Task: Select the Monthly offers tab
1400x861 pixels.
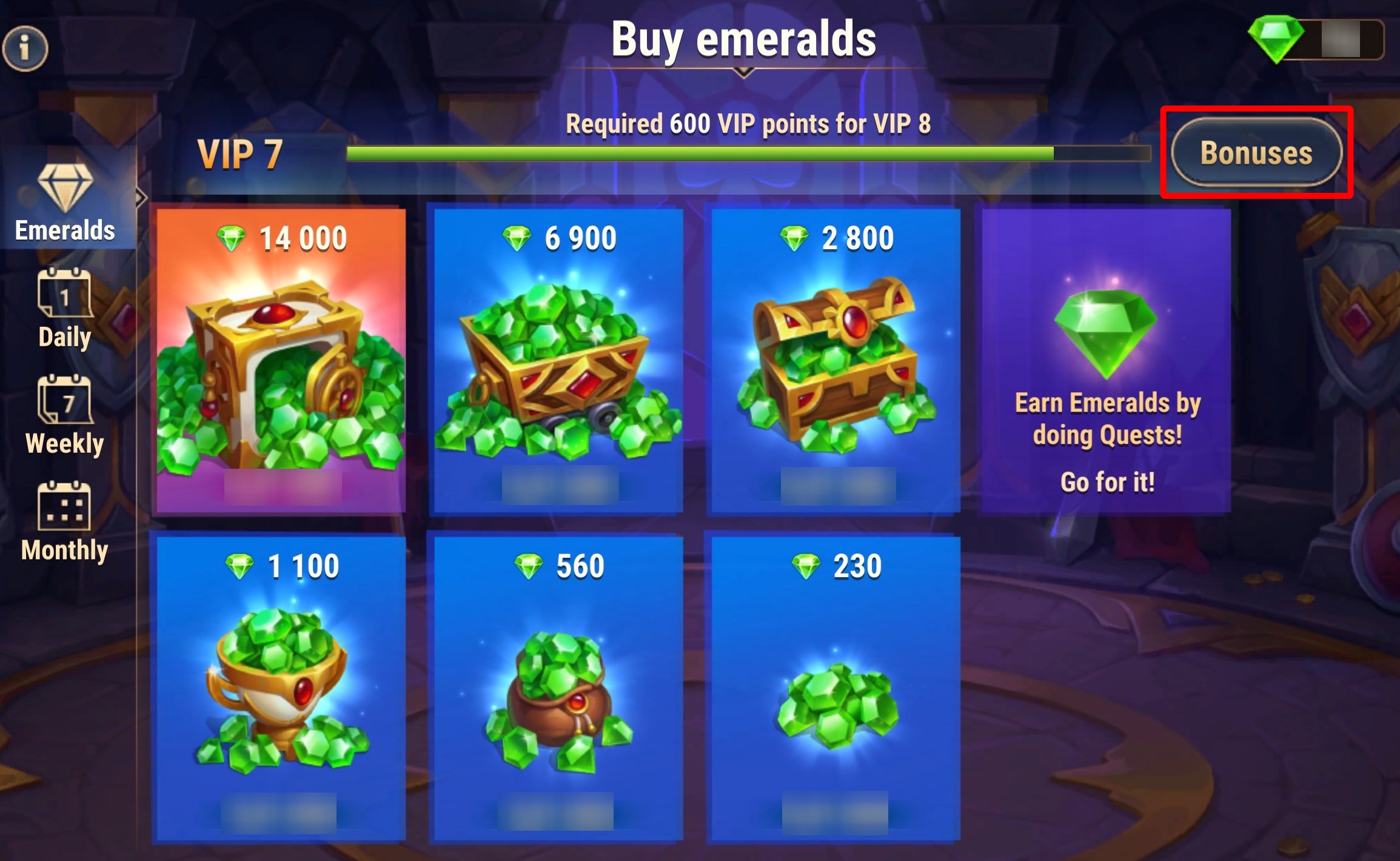Action: [65, 522]
